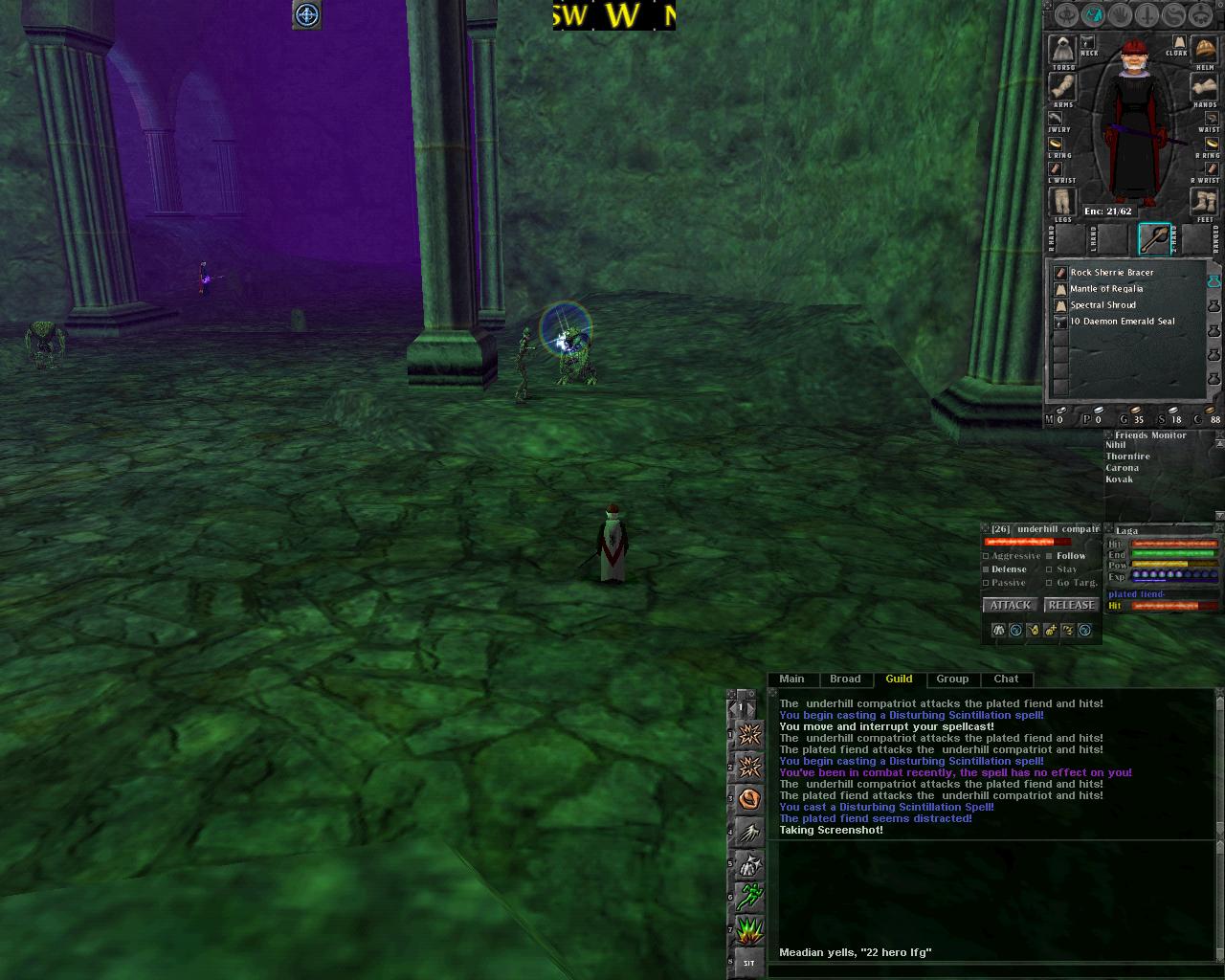This screenshot has width=1225, height=980.
Task: Set pet stance to Passive
Action: point(987,583)
